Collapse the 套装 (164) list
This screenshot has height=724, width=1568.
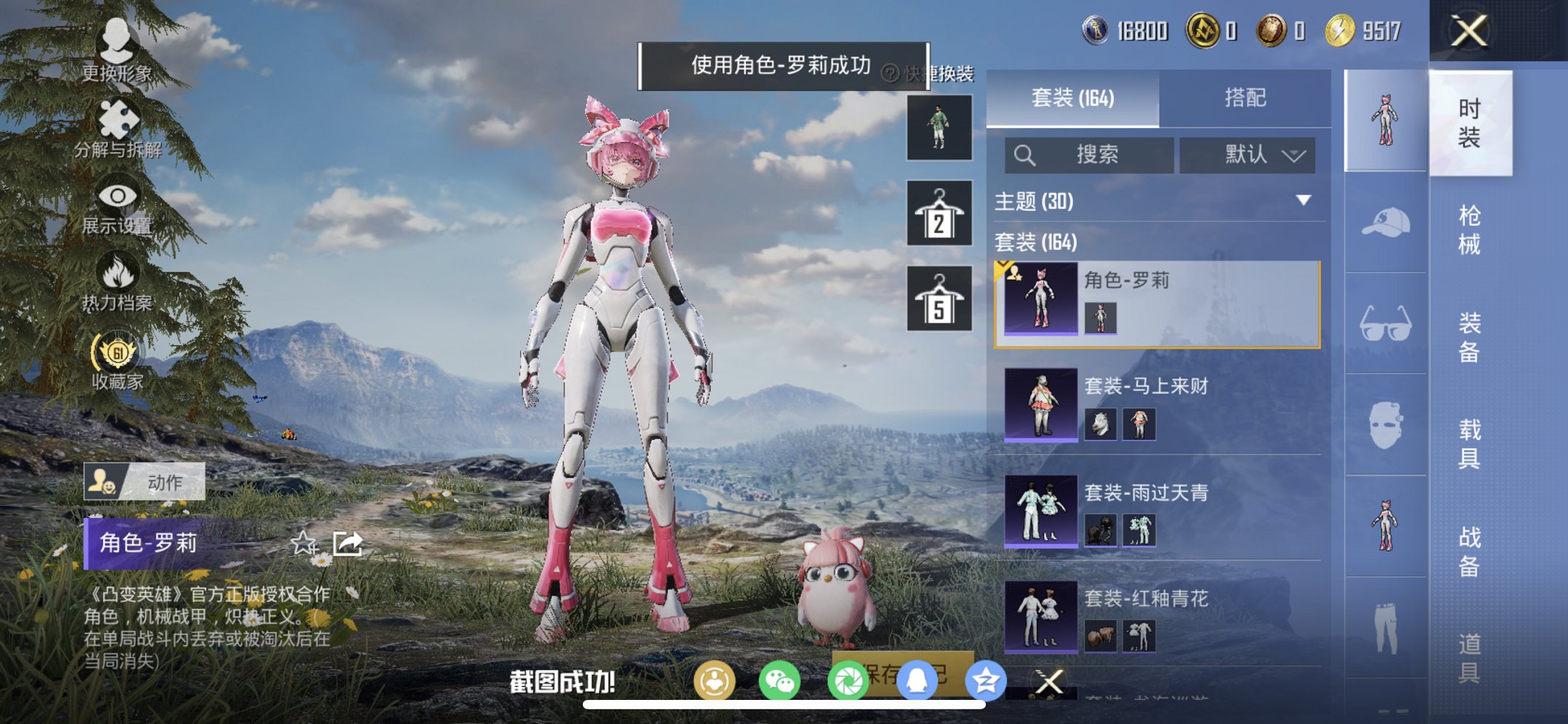1038,243
